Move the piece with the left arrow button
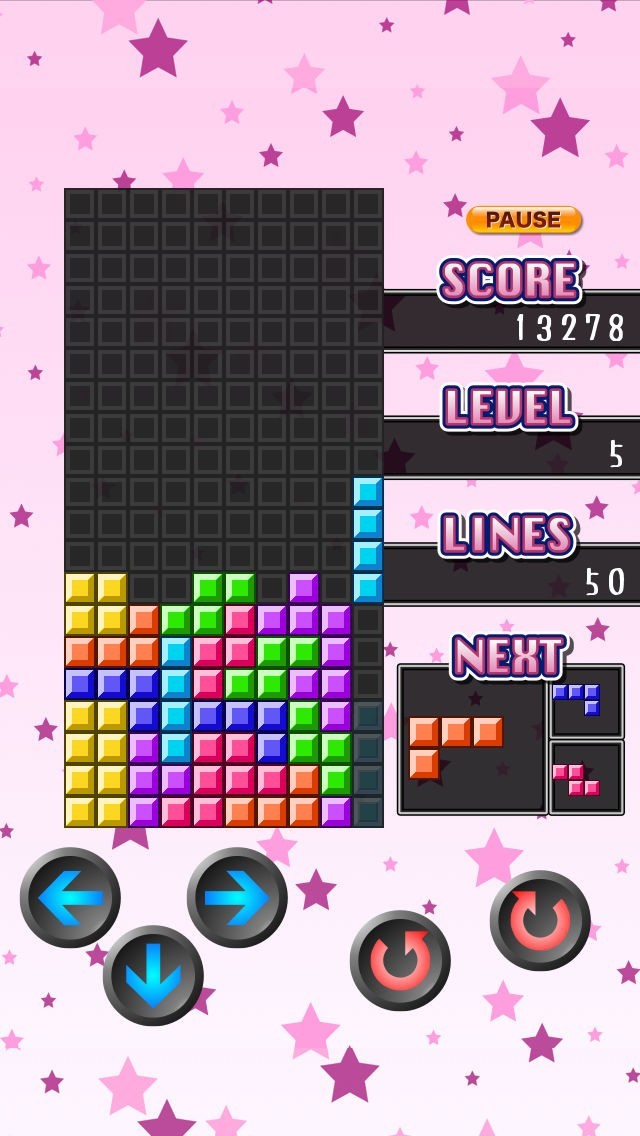 pos(70,897)
